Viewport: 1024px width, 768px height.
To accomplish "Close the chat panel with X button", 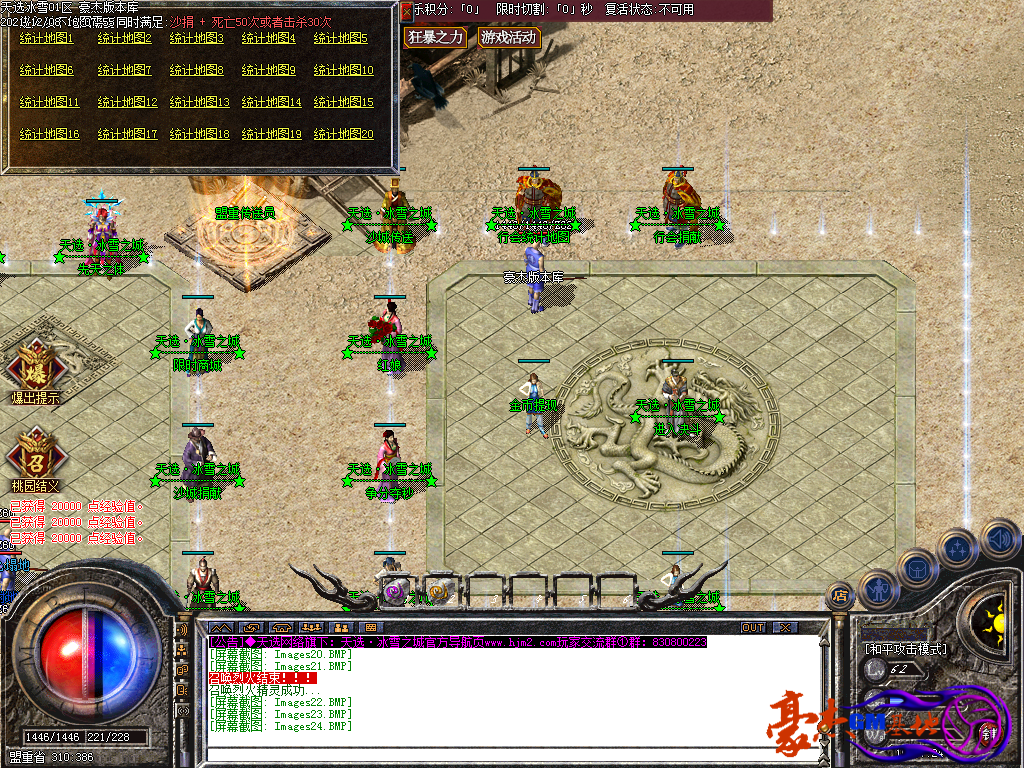I will pyautogui.click(x=785, y=627).
